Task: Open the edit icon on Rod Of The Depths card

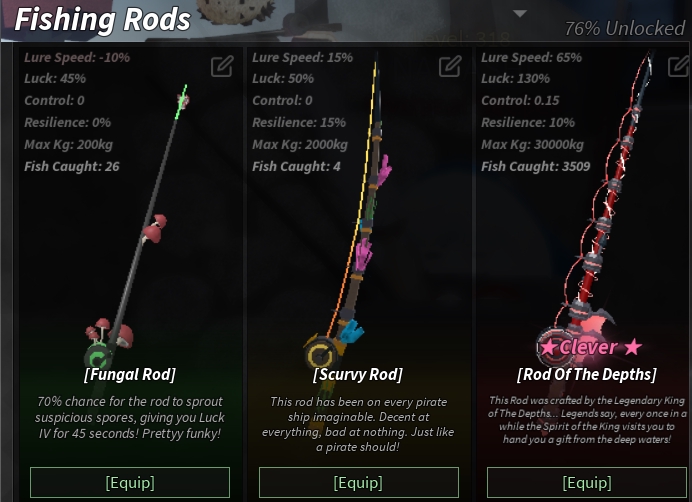Action: click(x=677, y=67)
